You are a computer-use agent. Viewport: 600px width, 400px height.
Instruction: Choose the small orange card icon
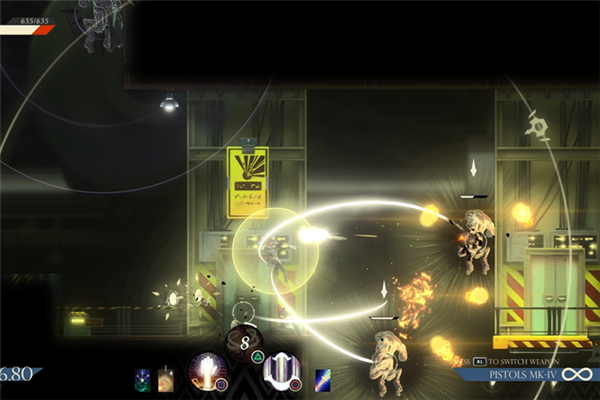click(x=166, y=379)
